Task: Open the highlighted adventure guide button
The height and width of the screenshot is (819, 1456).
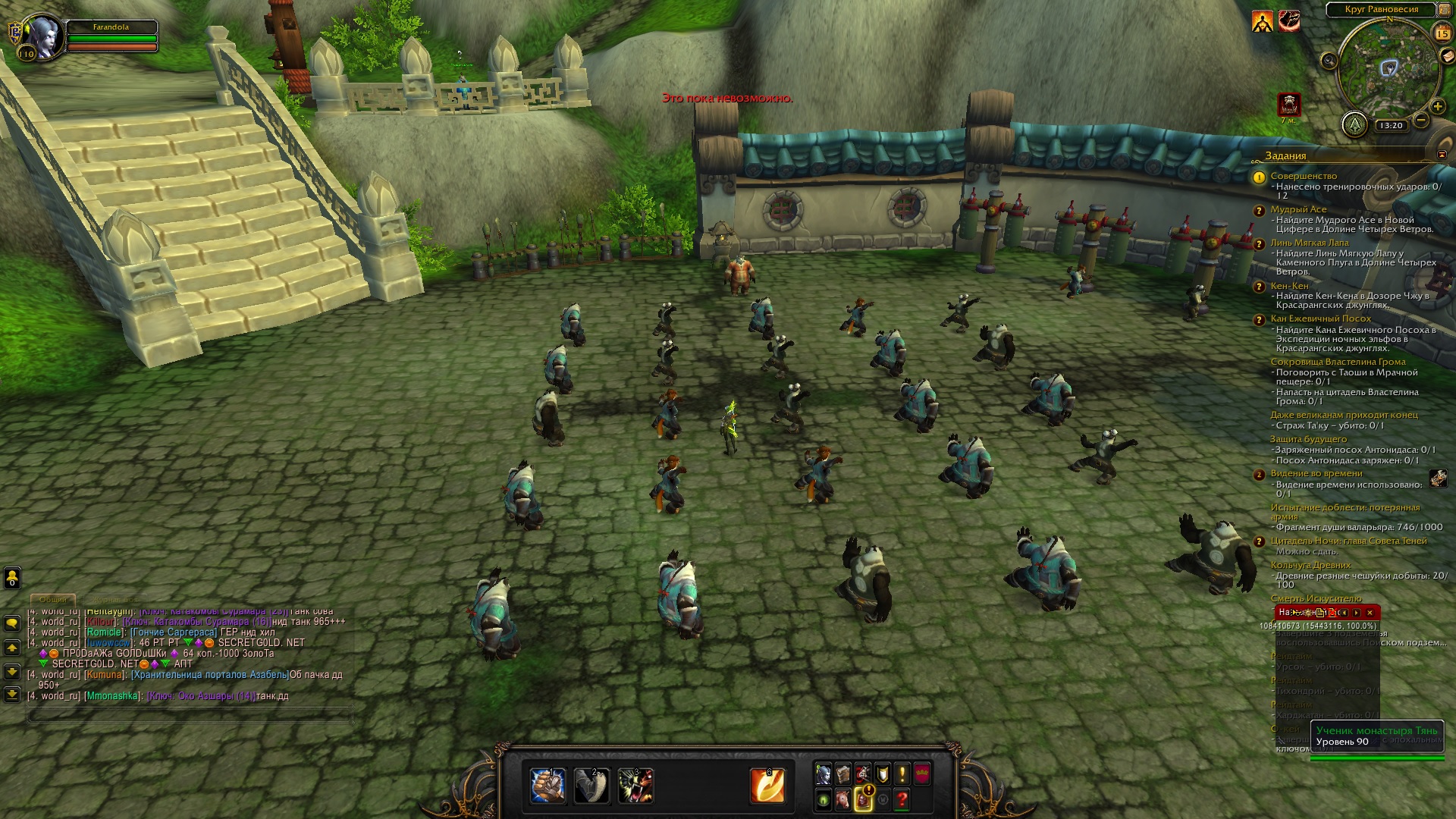Action: tap(863, 799)
